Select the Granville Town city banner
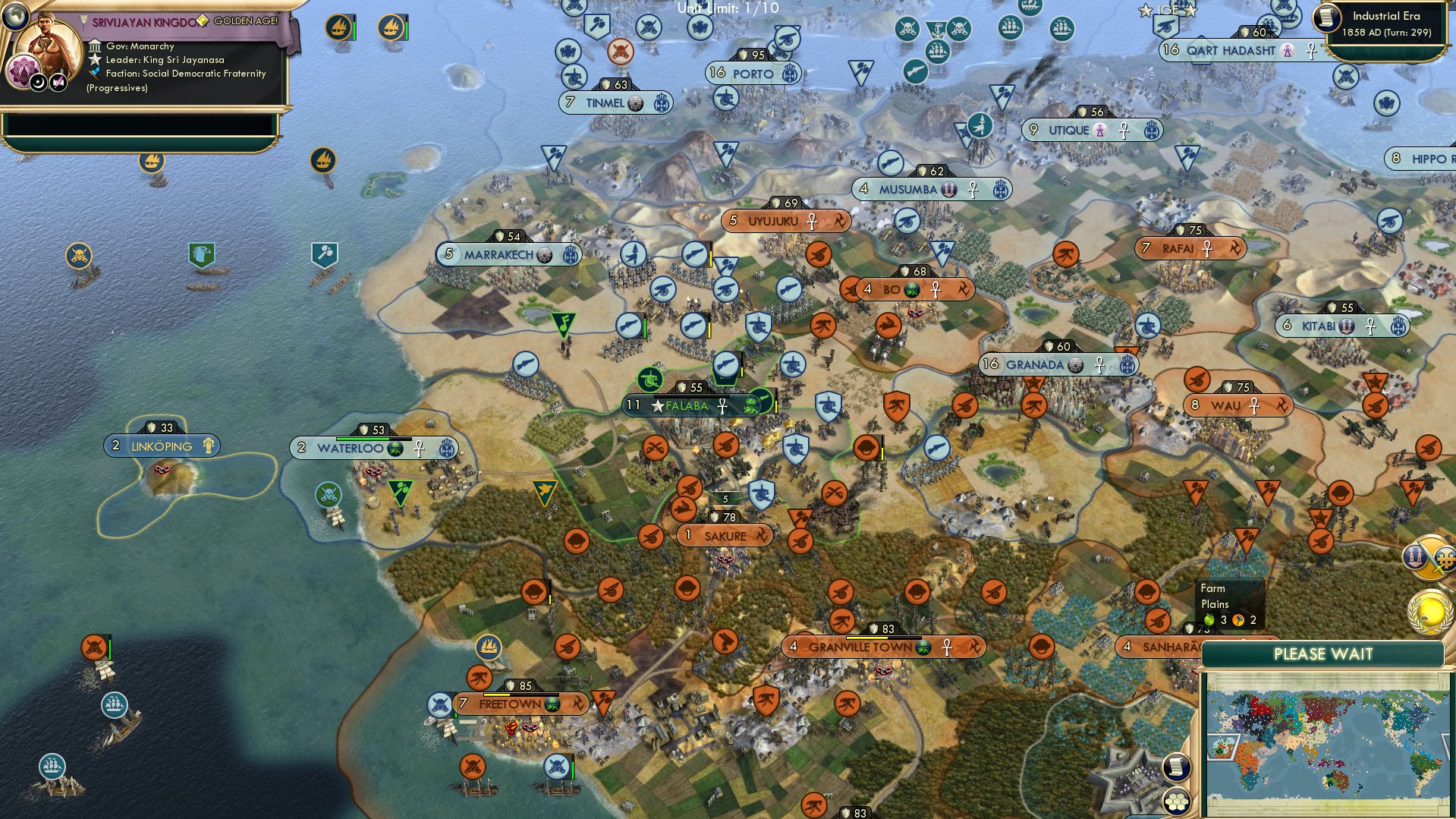Screen dimensions: 1456x819 pyautogui.click(x=860, y=647)
